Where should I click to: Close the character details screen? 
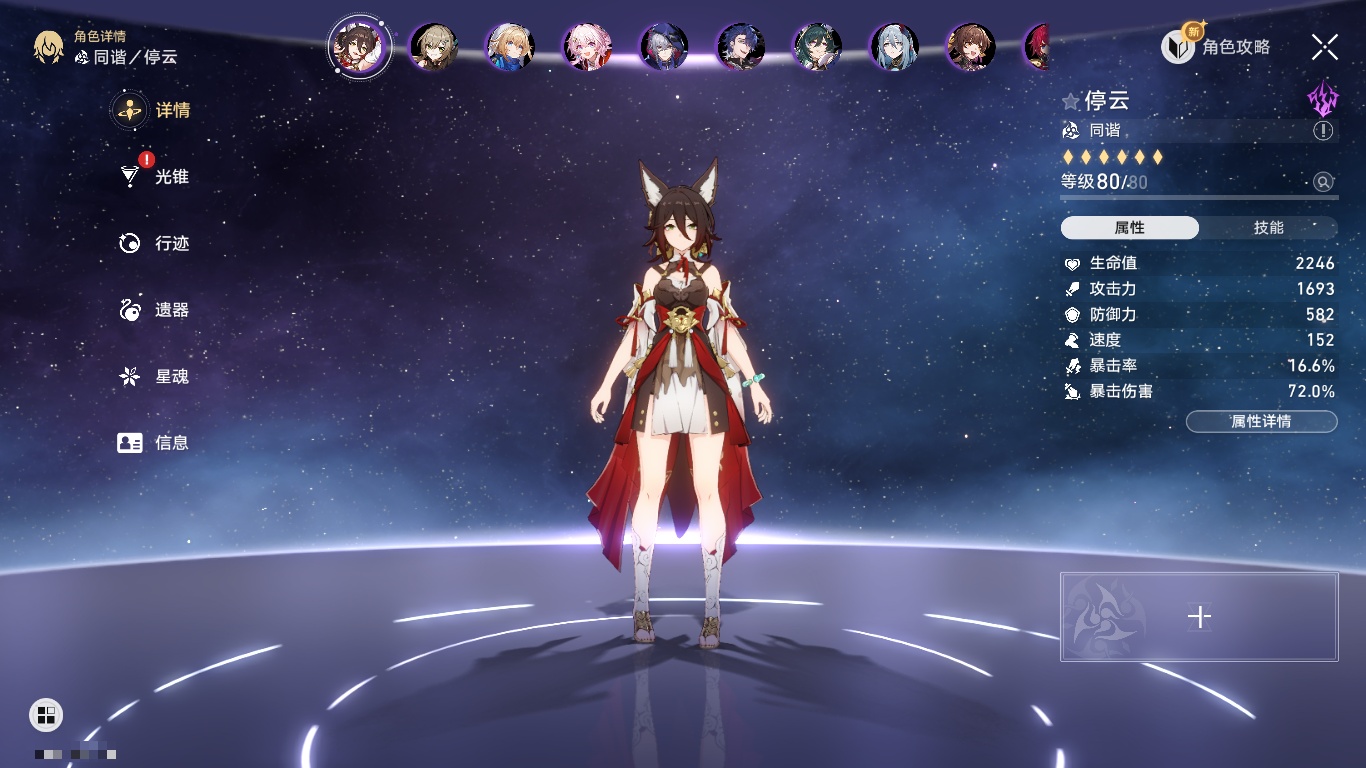coord(1325,46)
